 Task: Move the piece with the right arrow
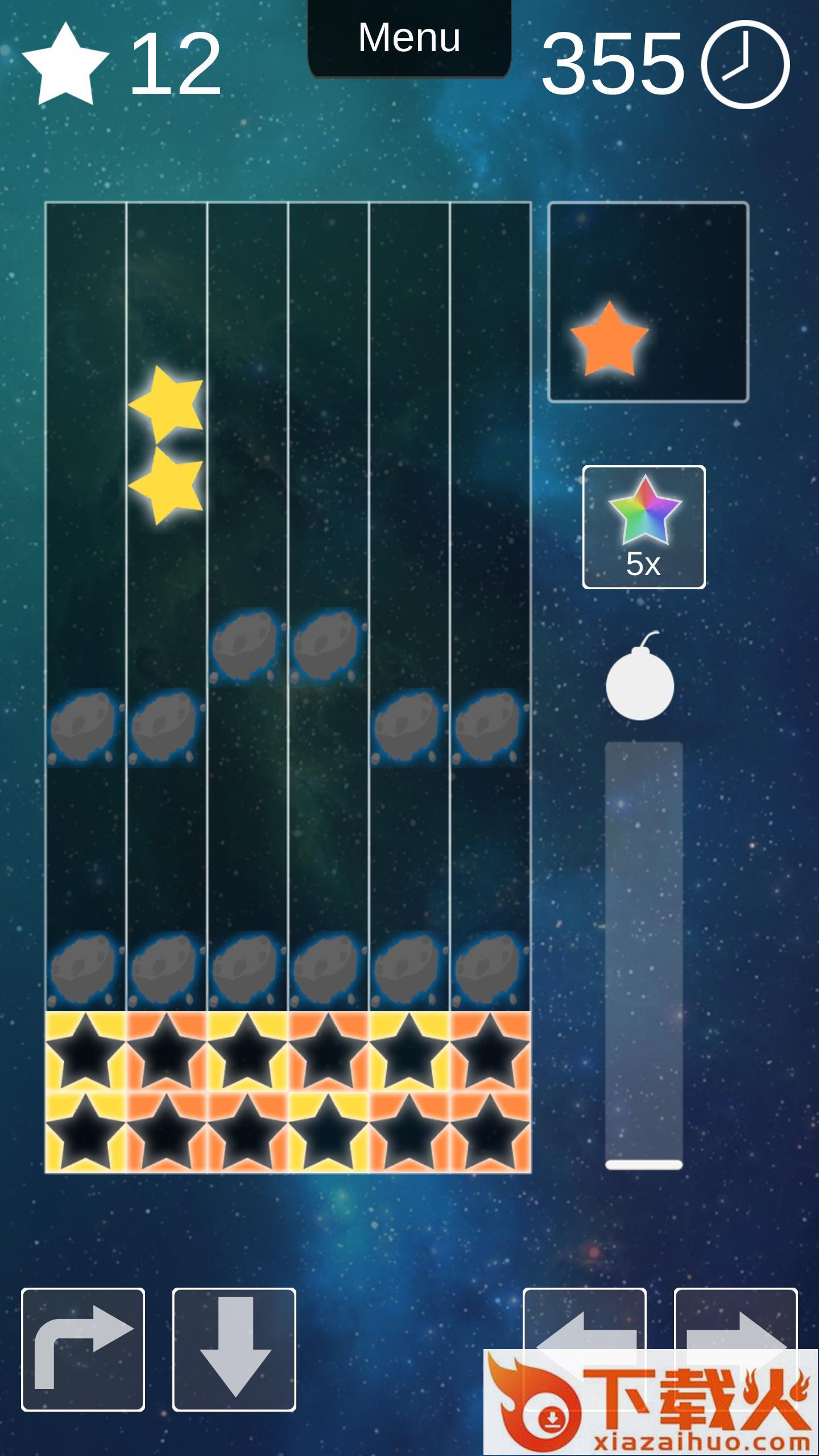coord(735,1318)
